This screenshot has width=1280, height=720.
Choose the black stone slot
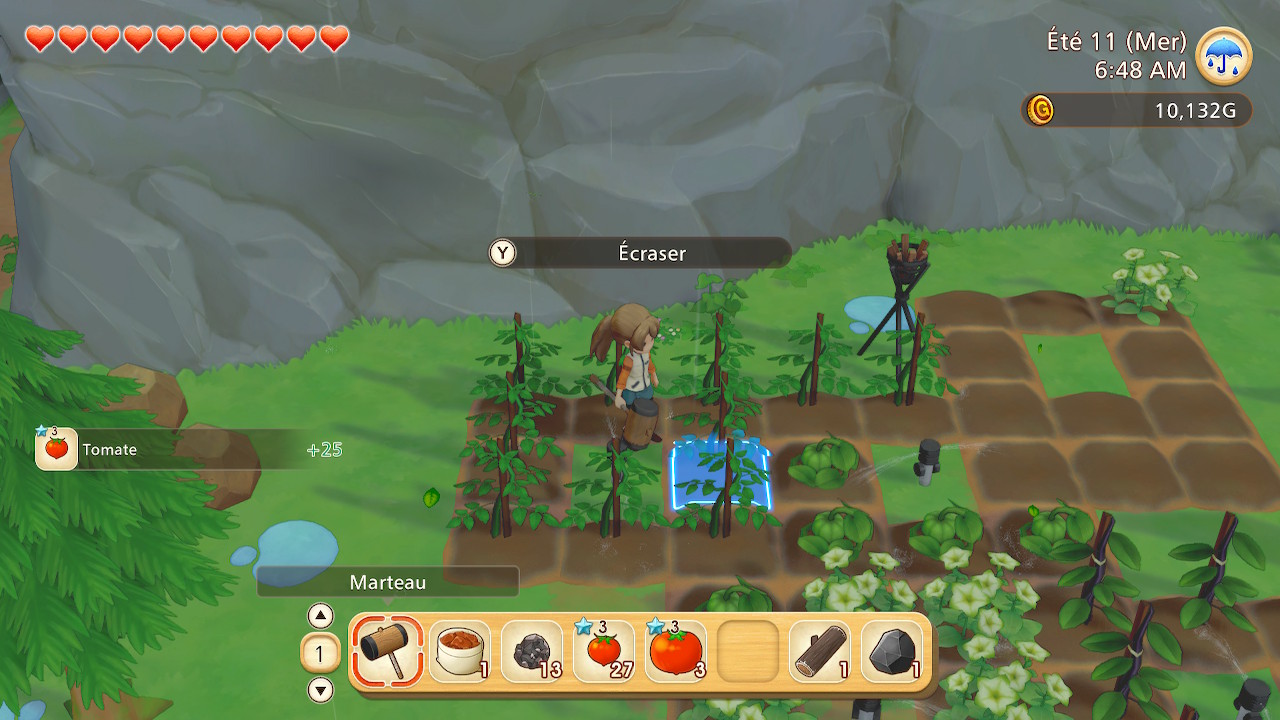coord(892,651)
